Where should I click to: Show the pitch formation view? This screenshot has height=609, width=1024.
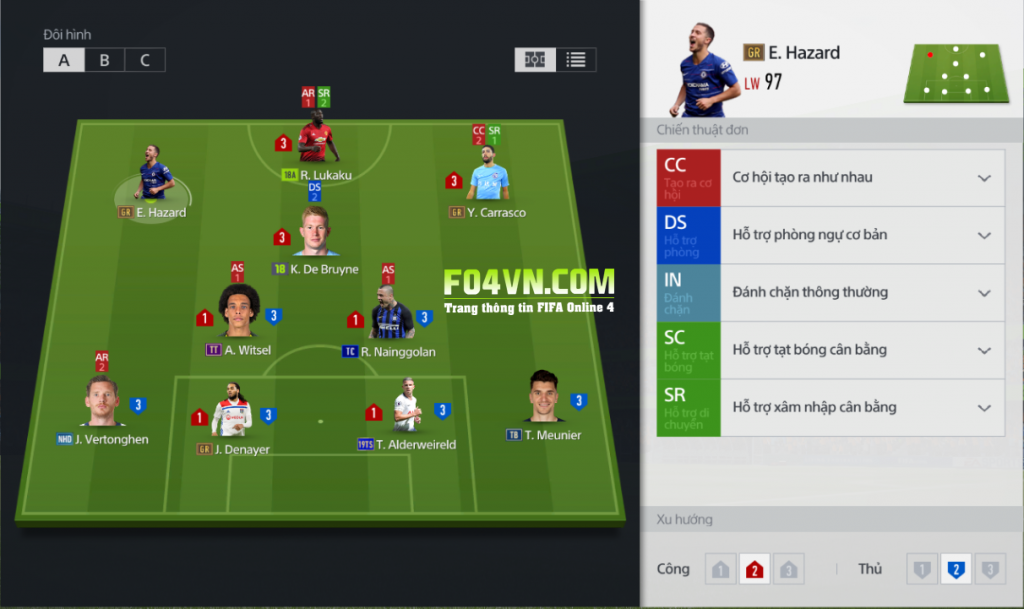[x=535, y=60]
